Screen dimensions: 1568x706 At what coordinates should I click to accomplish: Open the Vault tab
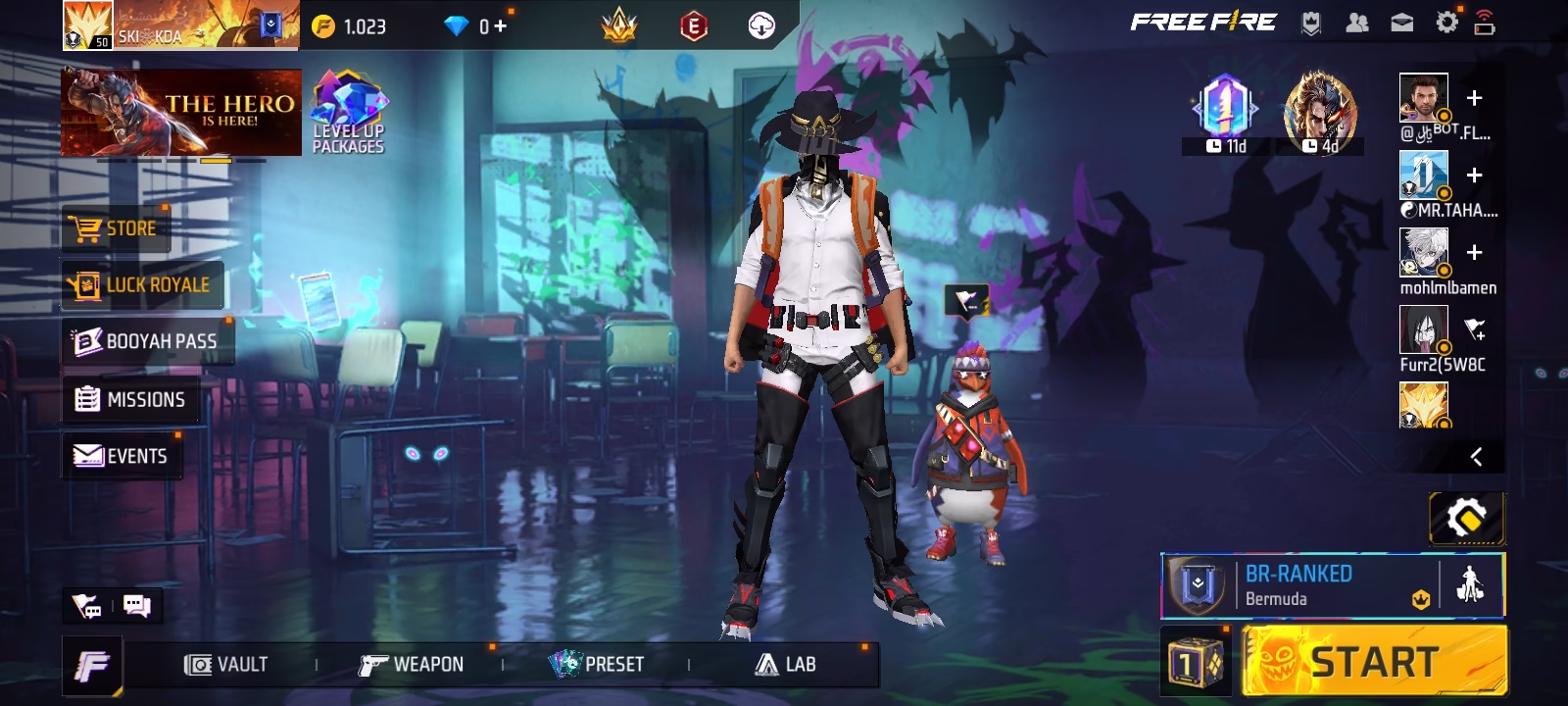226,665
